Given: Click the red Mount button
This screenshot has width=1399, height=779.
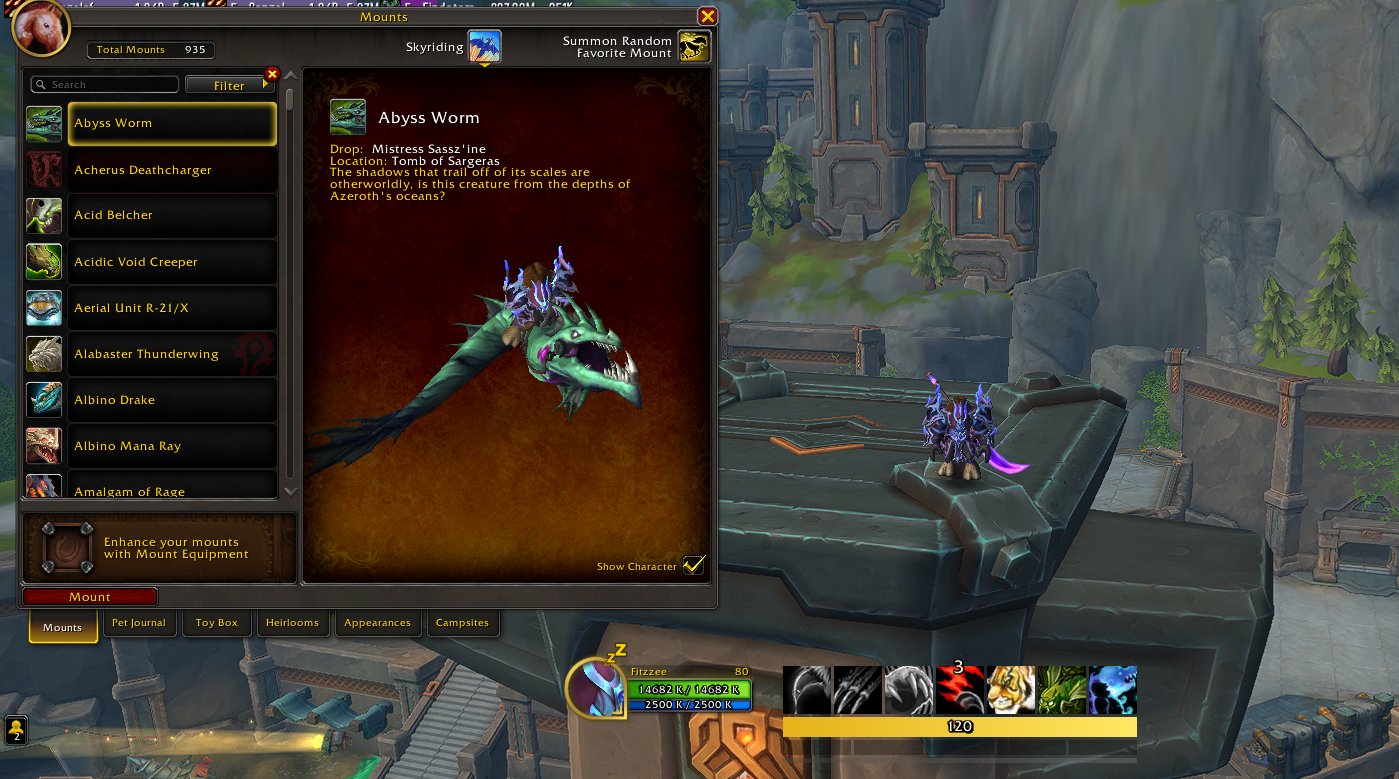Looking at the screenshot, I should coord(90,597).
